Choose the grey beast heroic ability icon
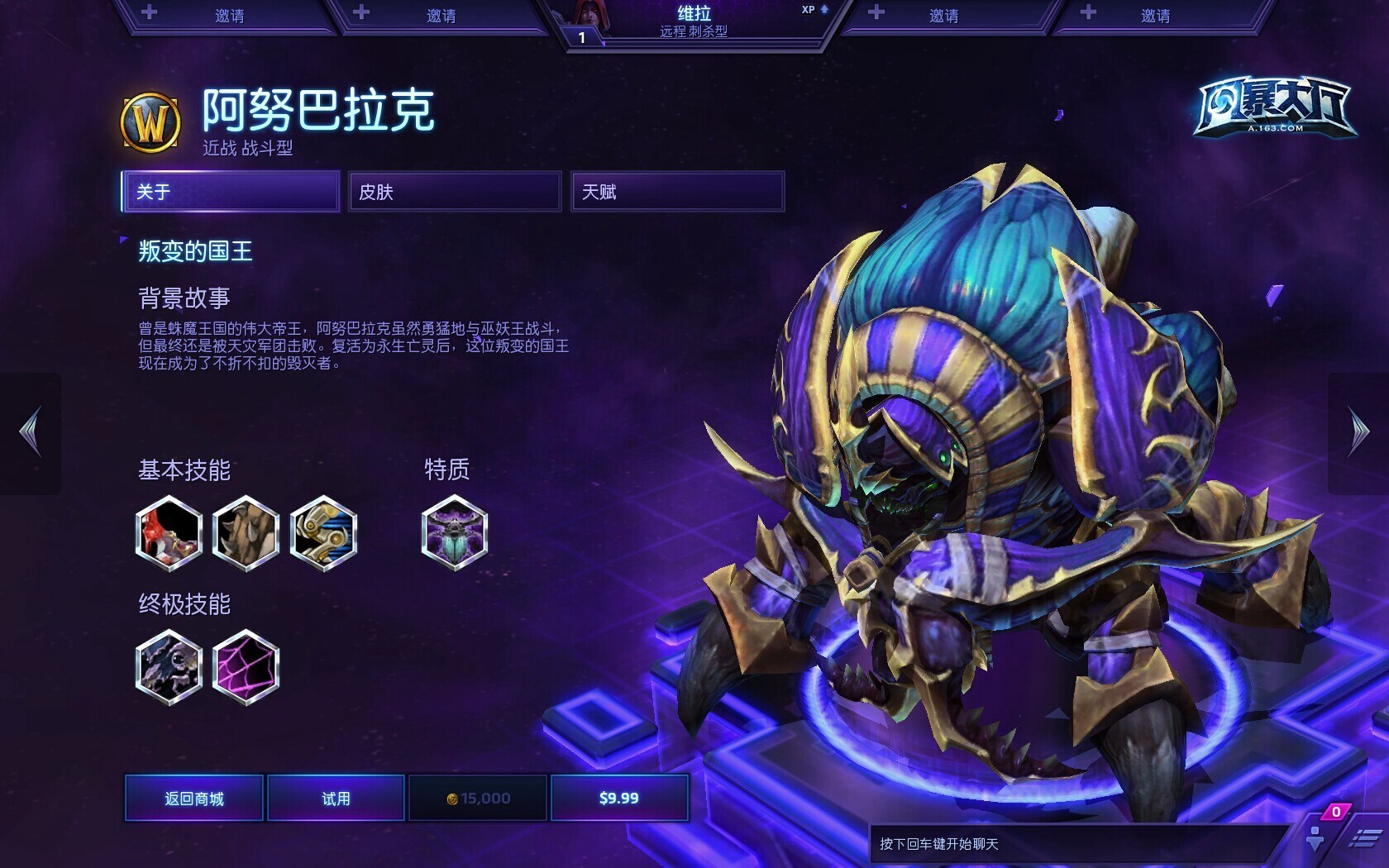 [x=169, y=666]
